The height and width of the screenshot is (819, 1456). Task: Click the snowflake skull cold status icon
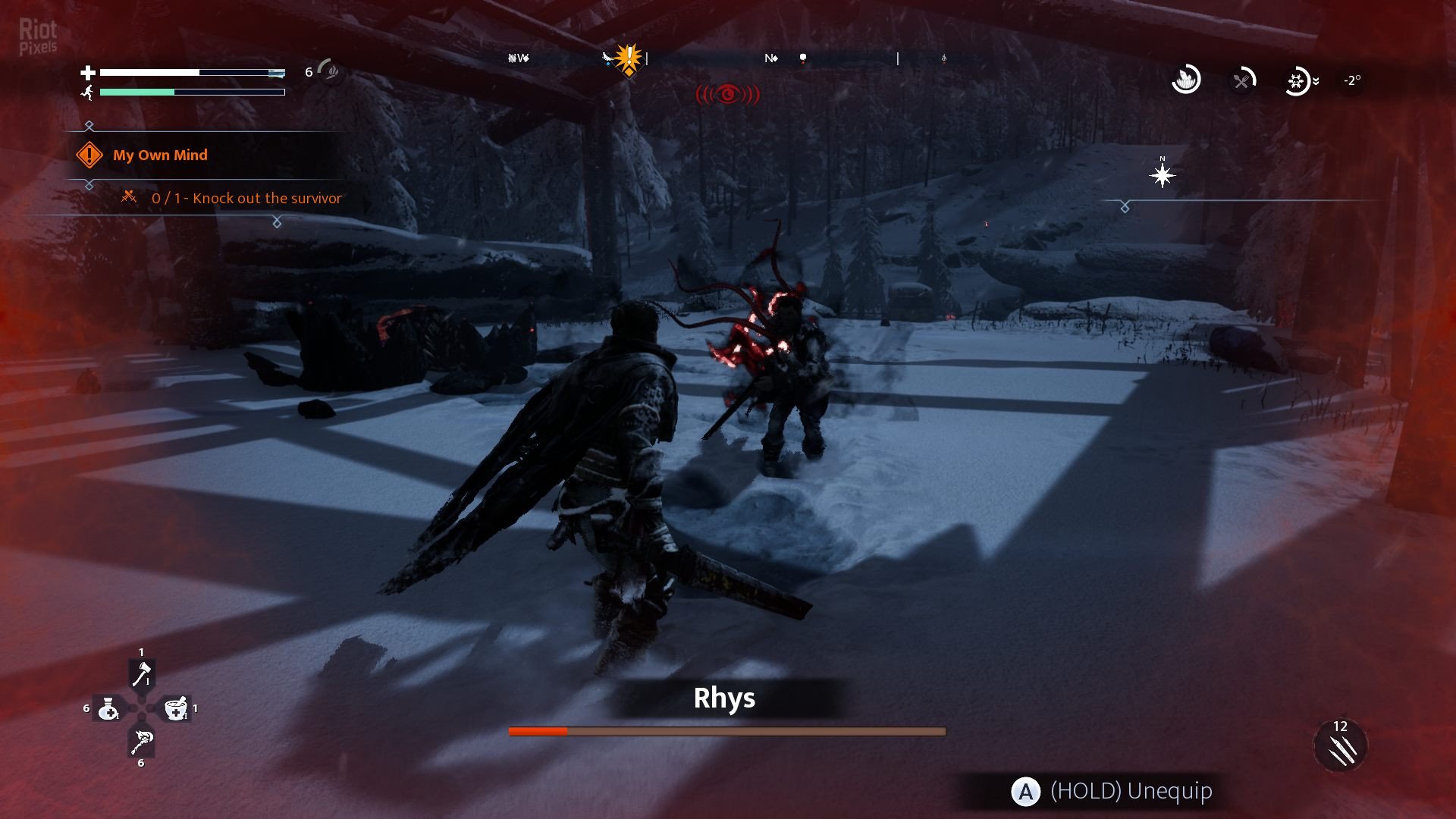1297,80
